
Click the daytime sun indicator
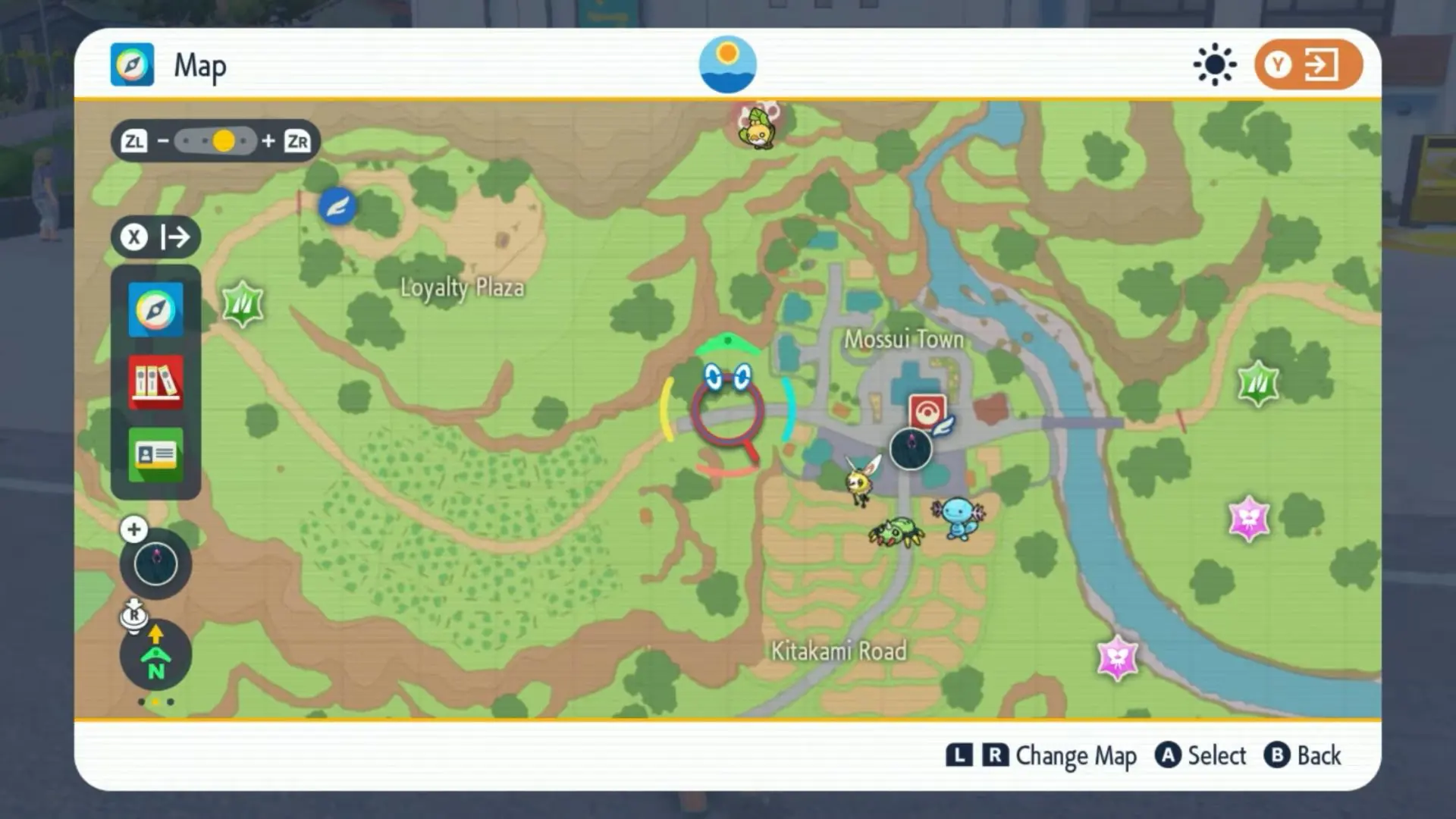(727, 64)
